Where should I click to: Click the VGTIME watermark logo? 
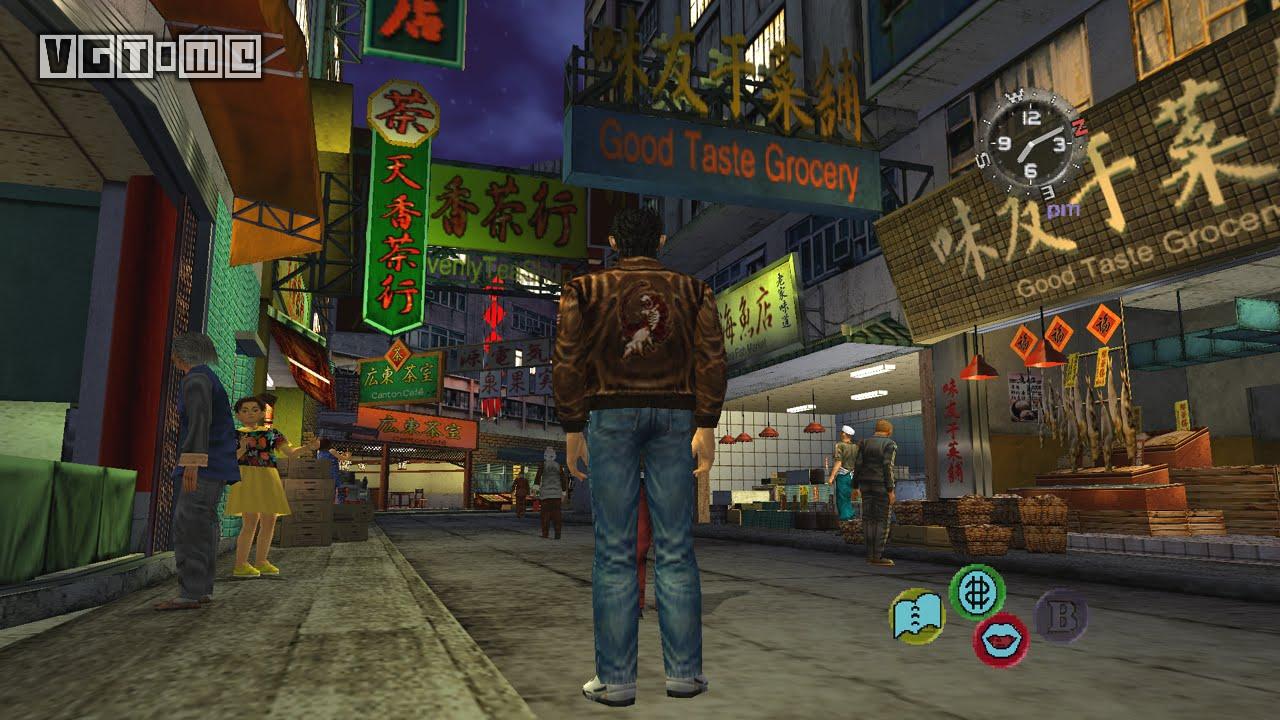pos(150,56)
